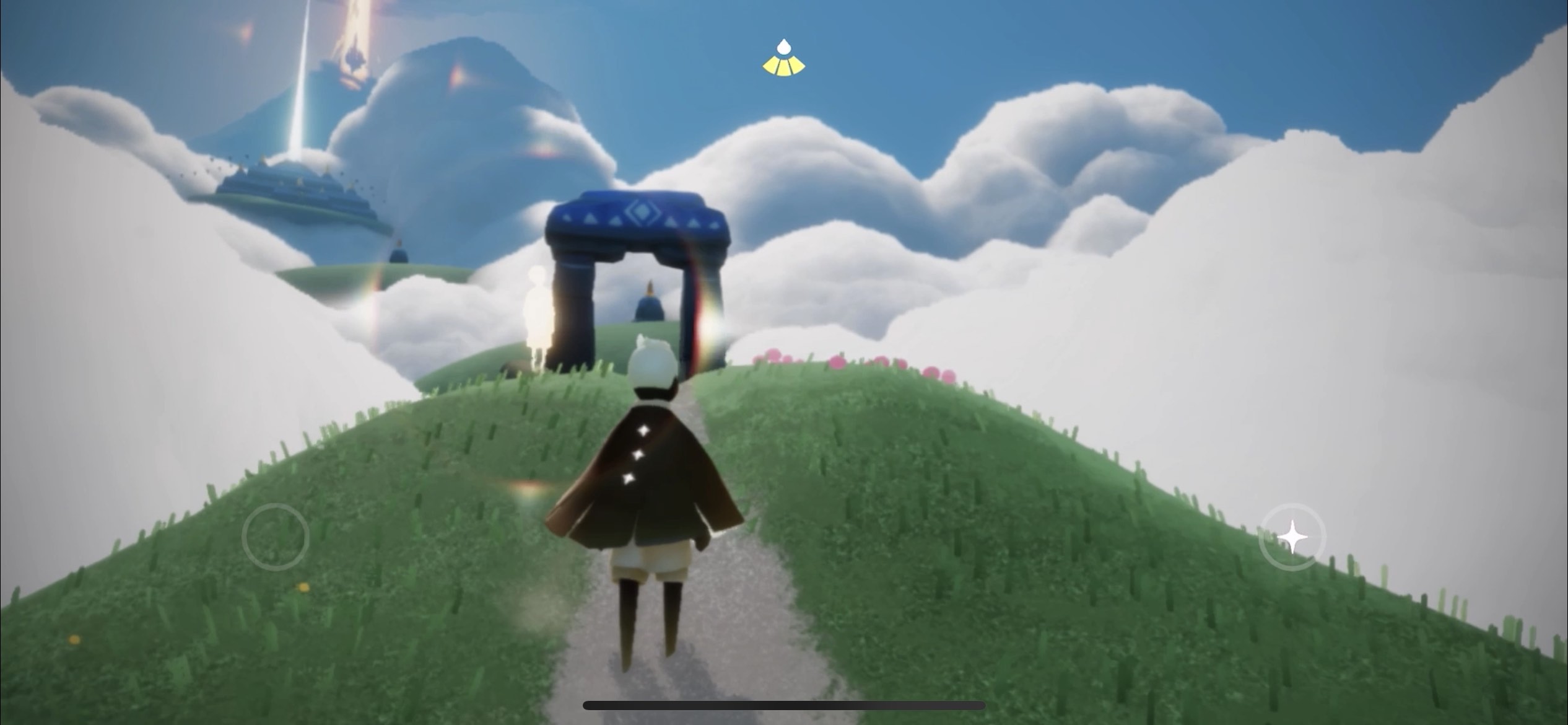Tap the right wax segment of the candle
1568x725 pixels.
(x=798, y=65)
